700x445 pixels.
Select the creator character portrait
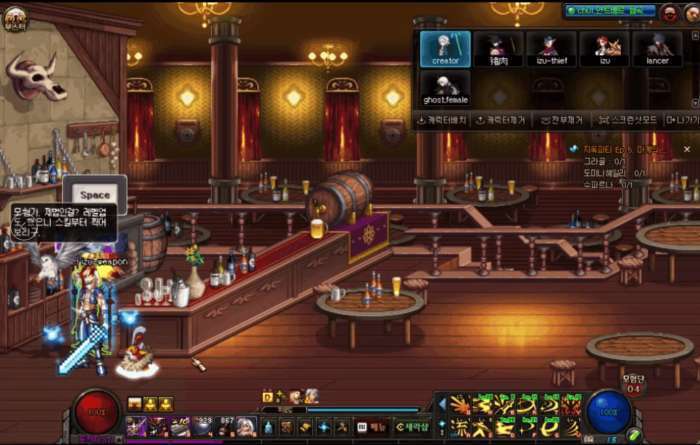445,49
